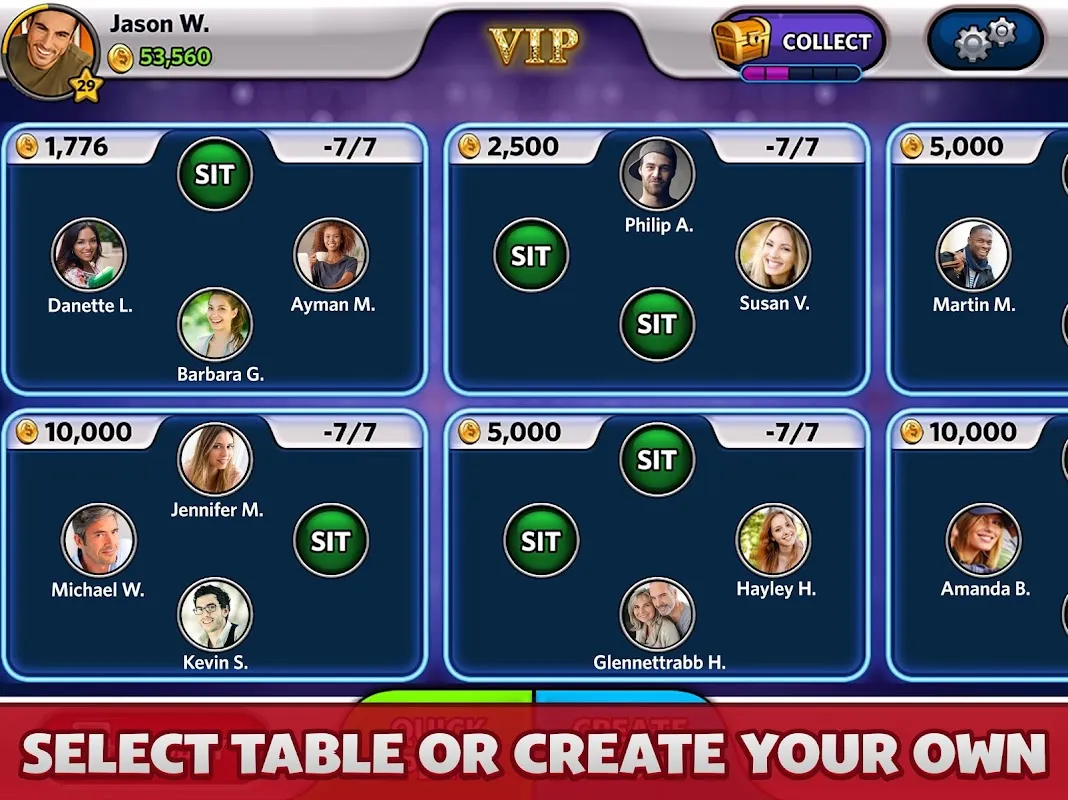
Task: Sit at the 1,776 coin table
Action: pos(215,175)
